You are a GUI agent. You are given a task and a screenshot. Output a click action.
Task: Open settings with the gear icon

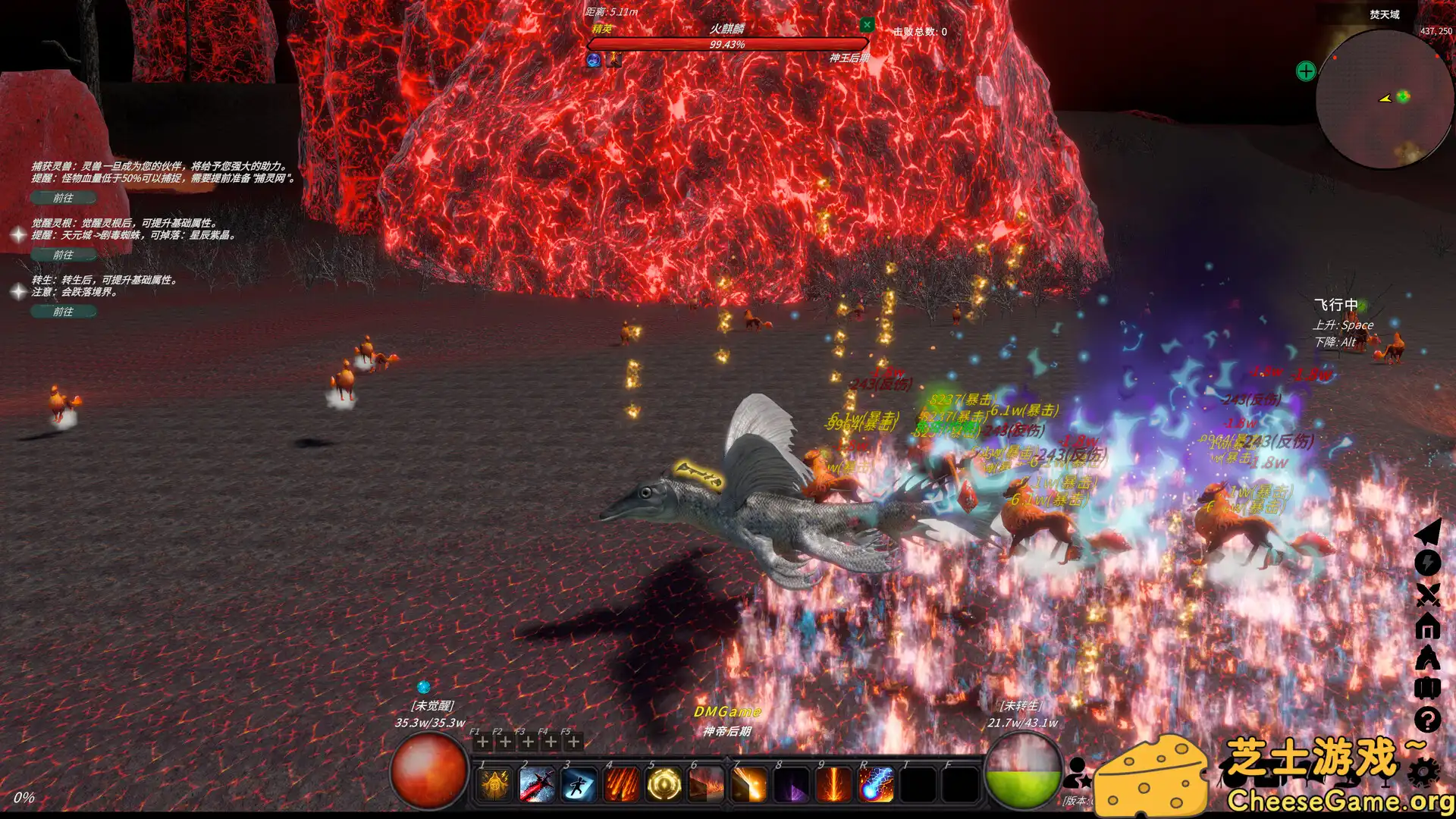[x=1424, y=772]
